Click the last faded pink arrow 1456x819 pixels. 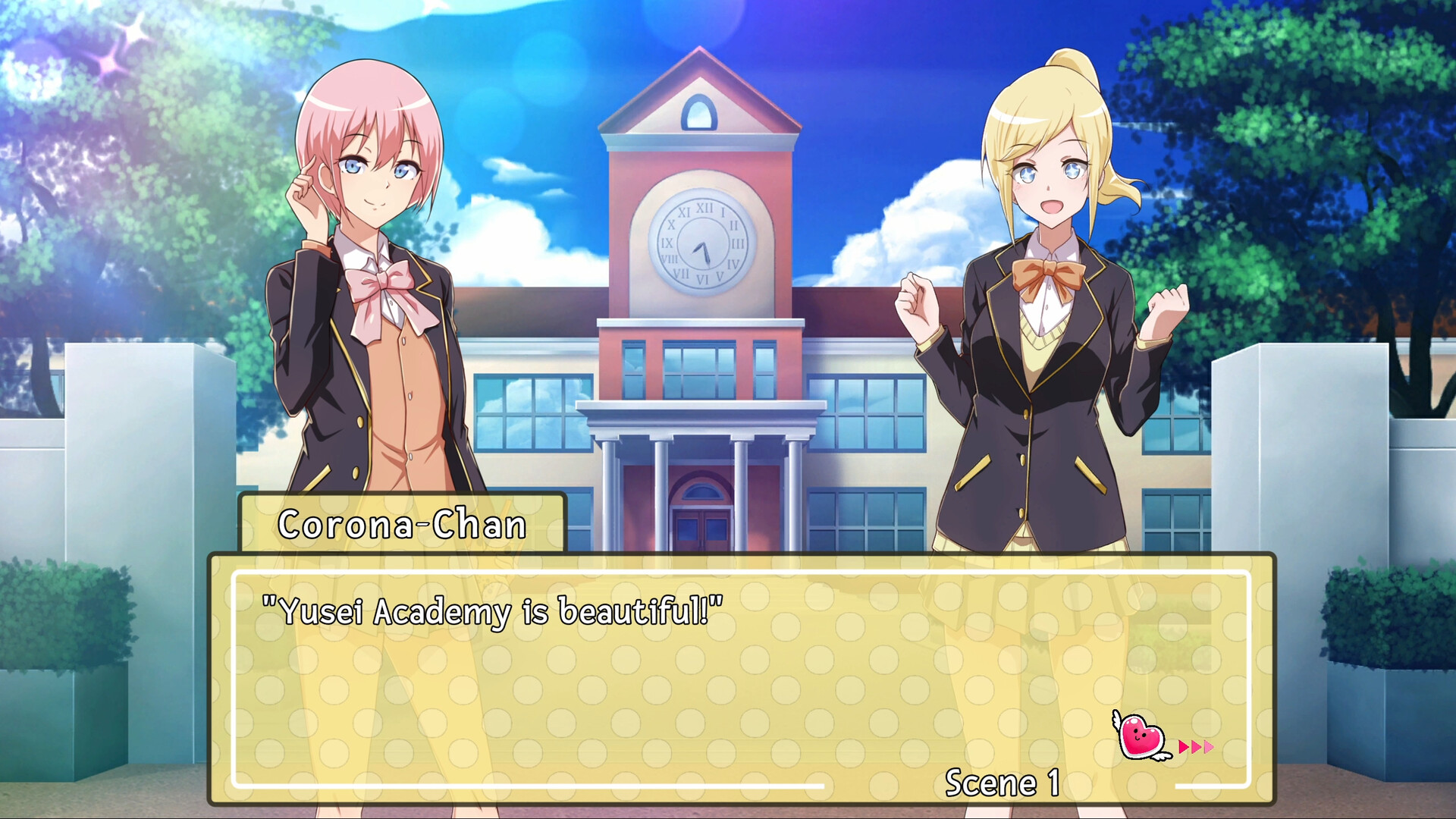1209,748
